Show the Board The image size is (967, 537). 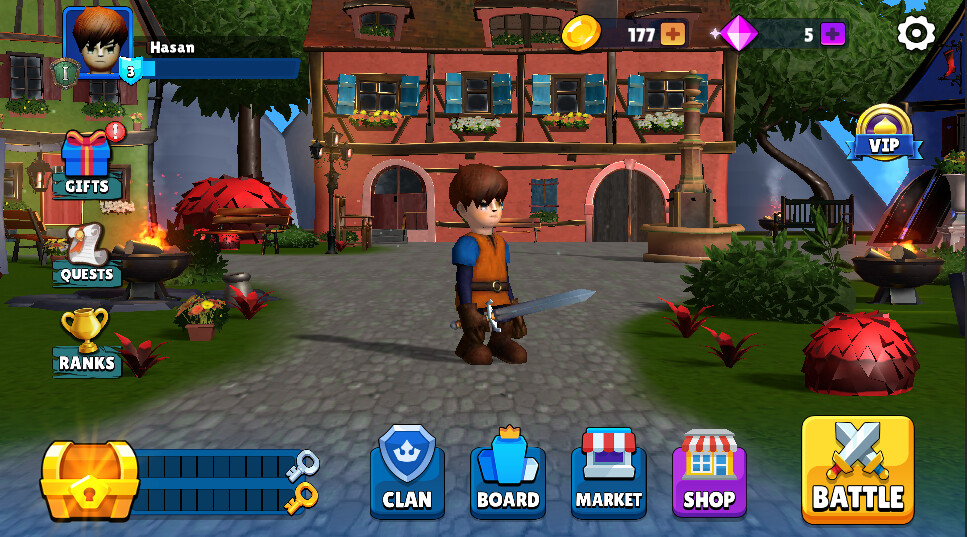tap(508, 473)
